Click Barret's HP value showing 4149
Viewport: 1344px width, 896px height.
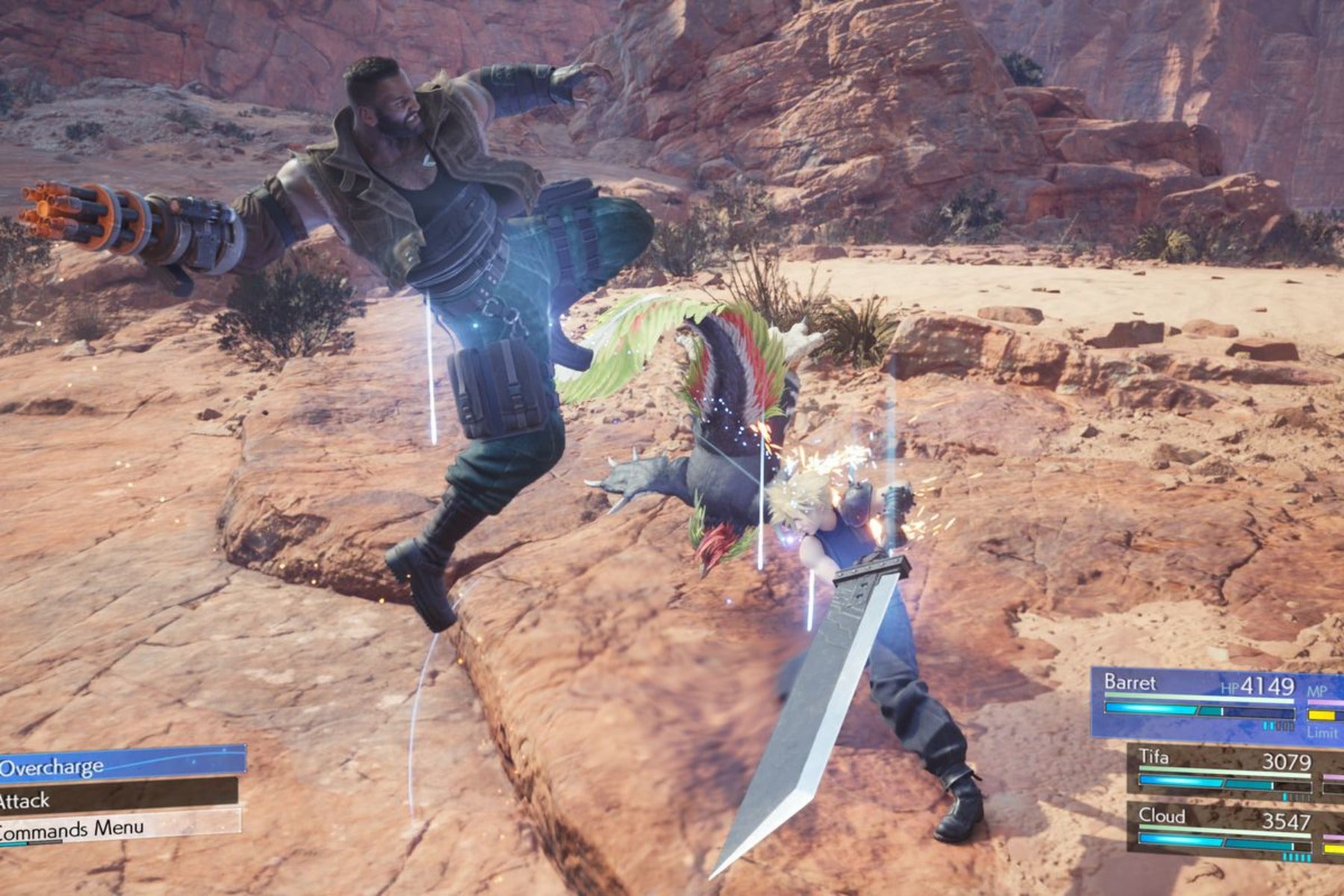point(1268,685)
